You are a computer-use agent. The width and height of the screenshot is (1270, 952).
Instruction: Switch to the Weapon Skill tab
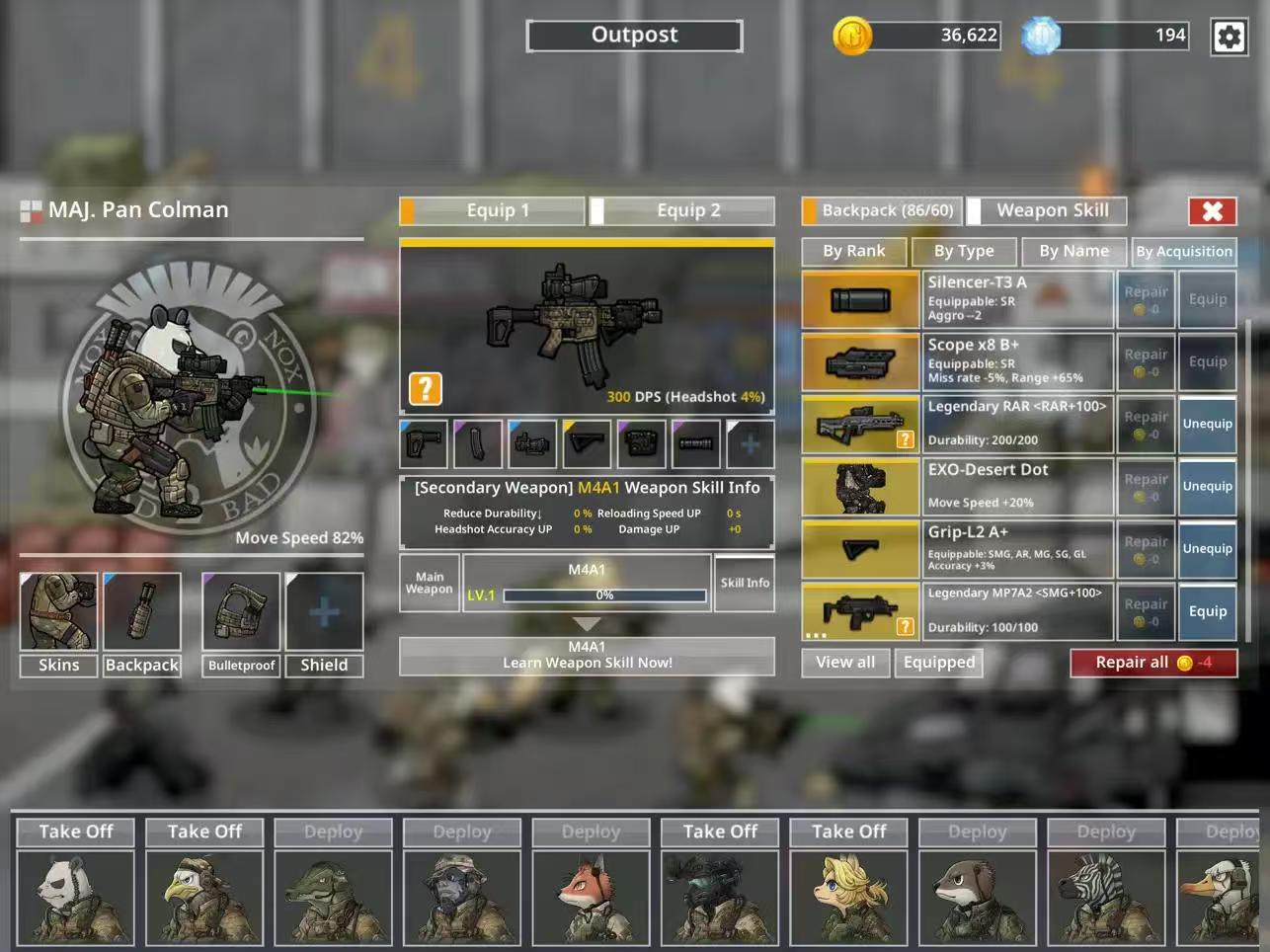click(1051, 210)
